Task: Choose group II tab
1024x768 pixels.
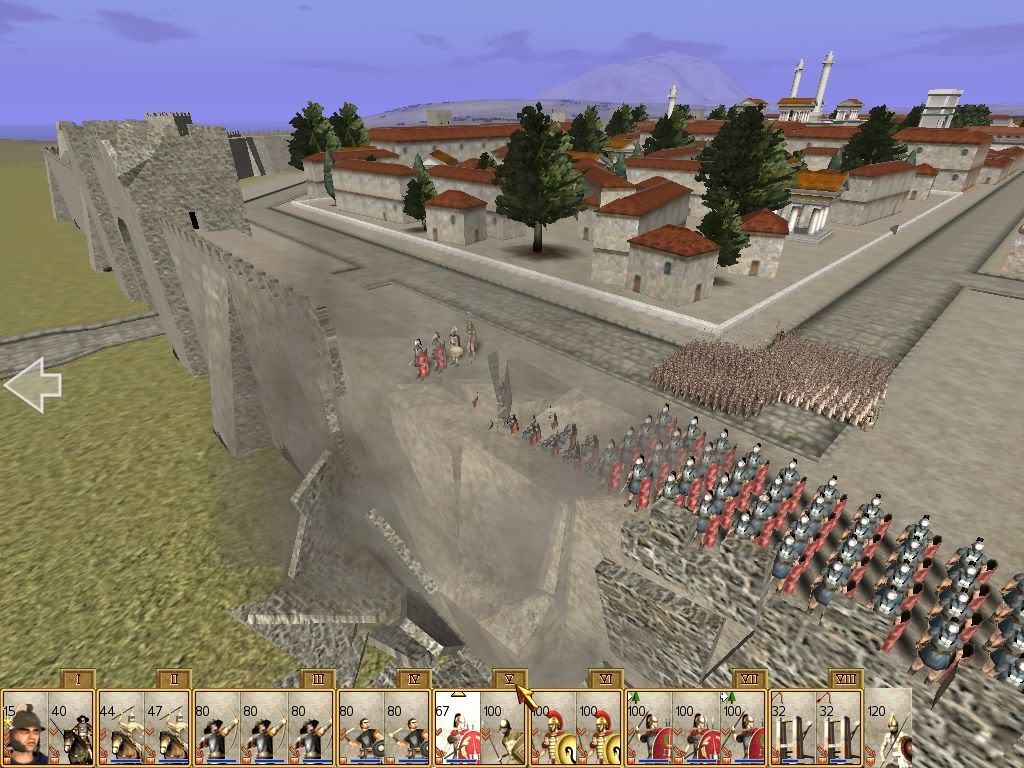Action: (x=174, y=680)
